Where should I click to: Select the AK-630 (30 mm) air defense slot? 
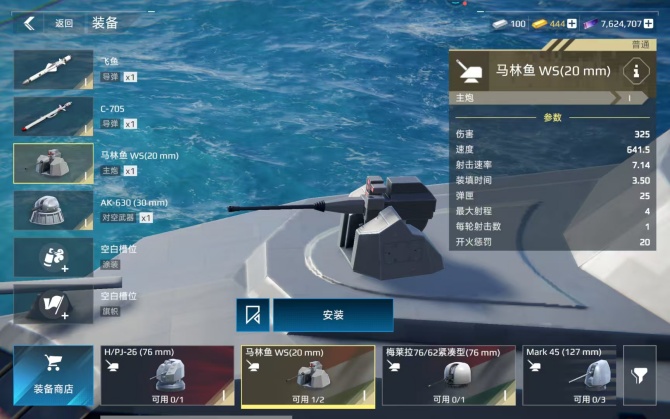coord(54,210)
